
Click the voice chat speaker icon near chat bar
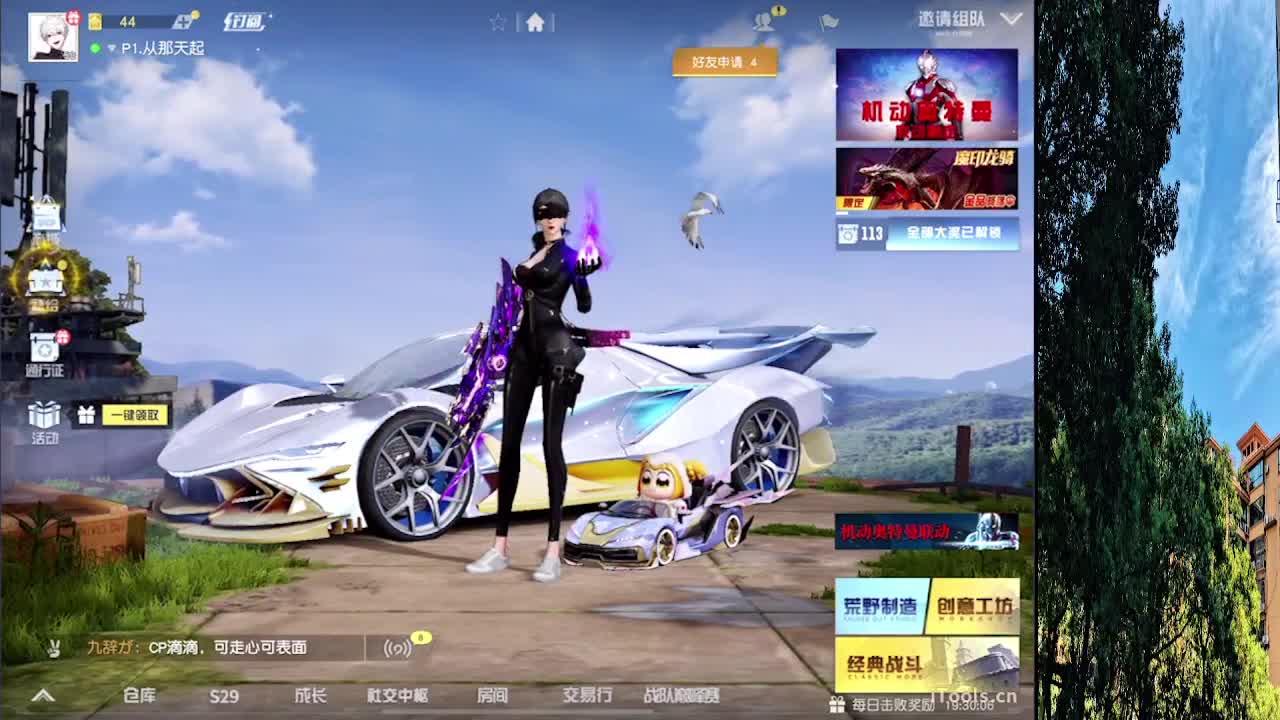pos(395,649)
